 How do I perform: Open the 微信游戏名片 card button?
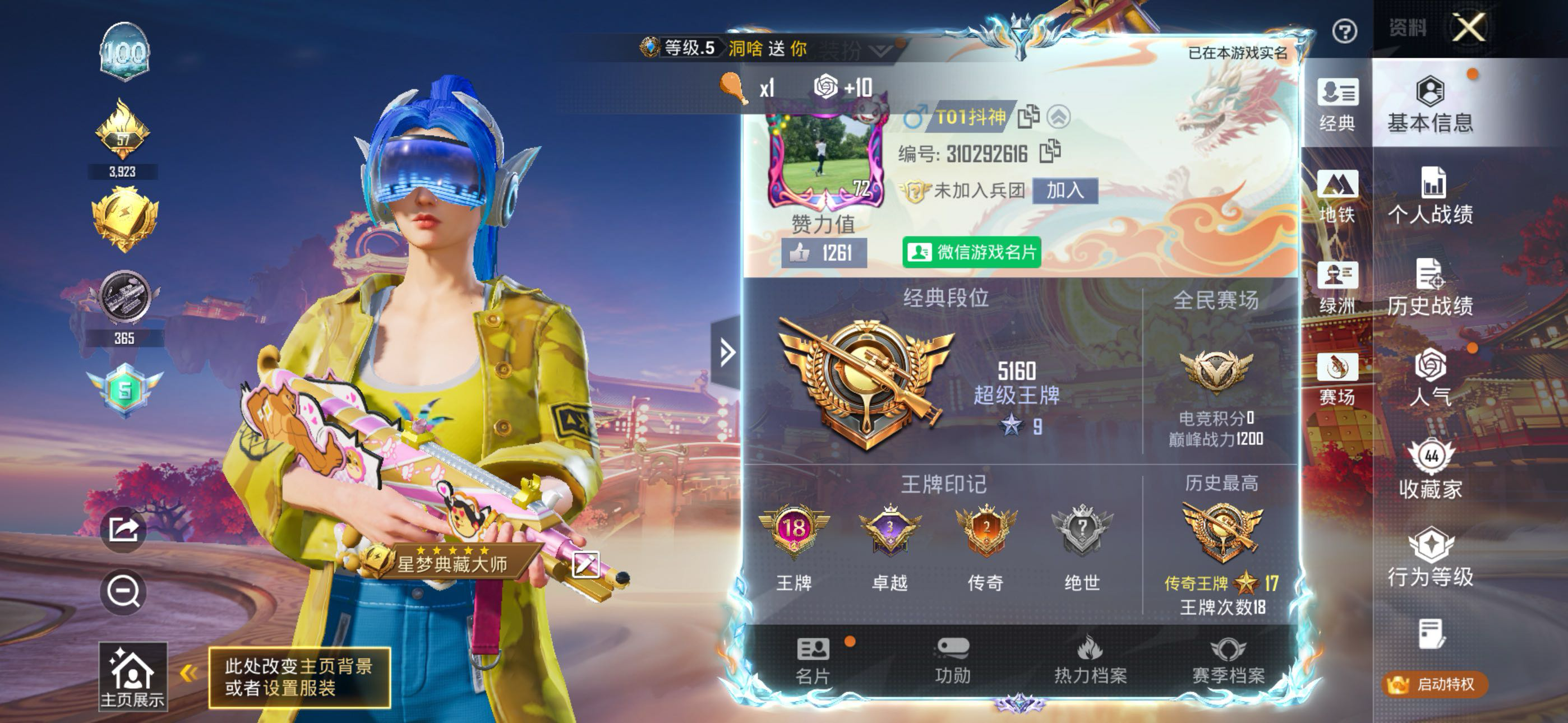point(971,252)
